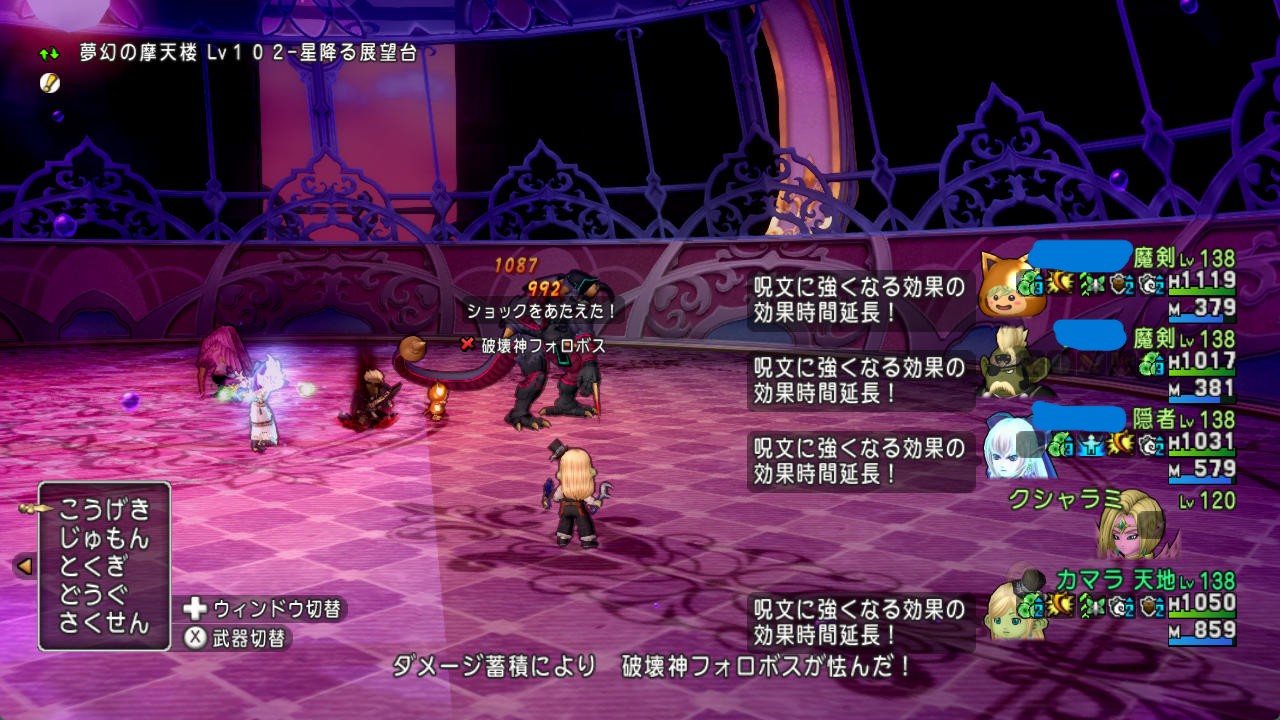Select こうげき from the battle command menu
Viewport: 1280px width, 720px height.
(x=103, y=510)
